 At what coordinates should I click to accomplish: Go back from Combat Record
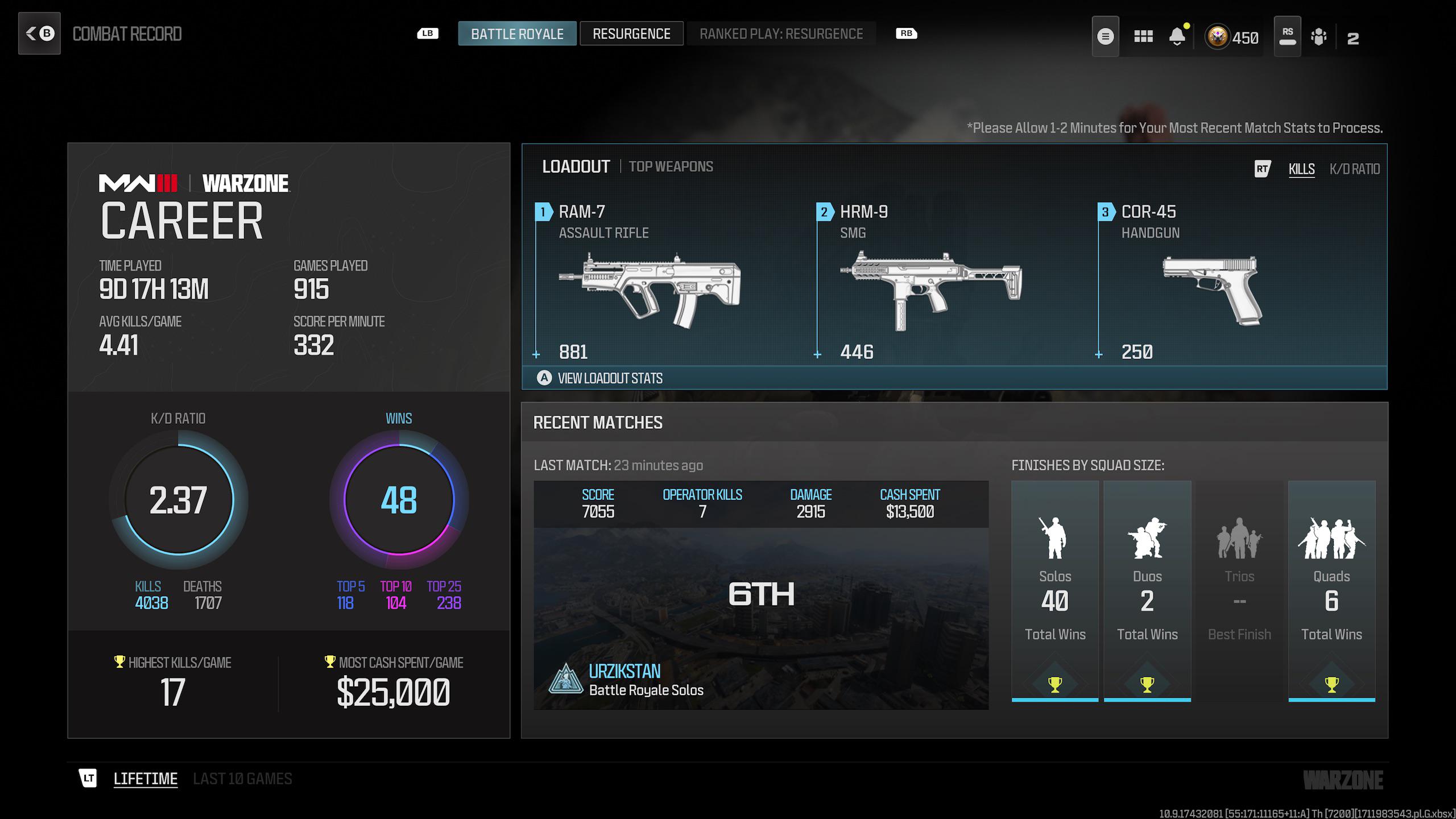[39, 34]
